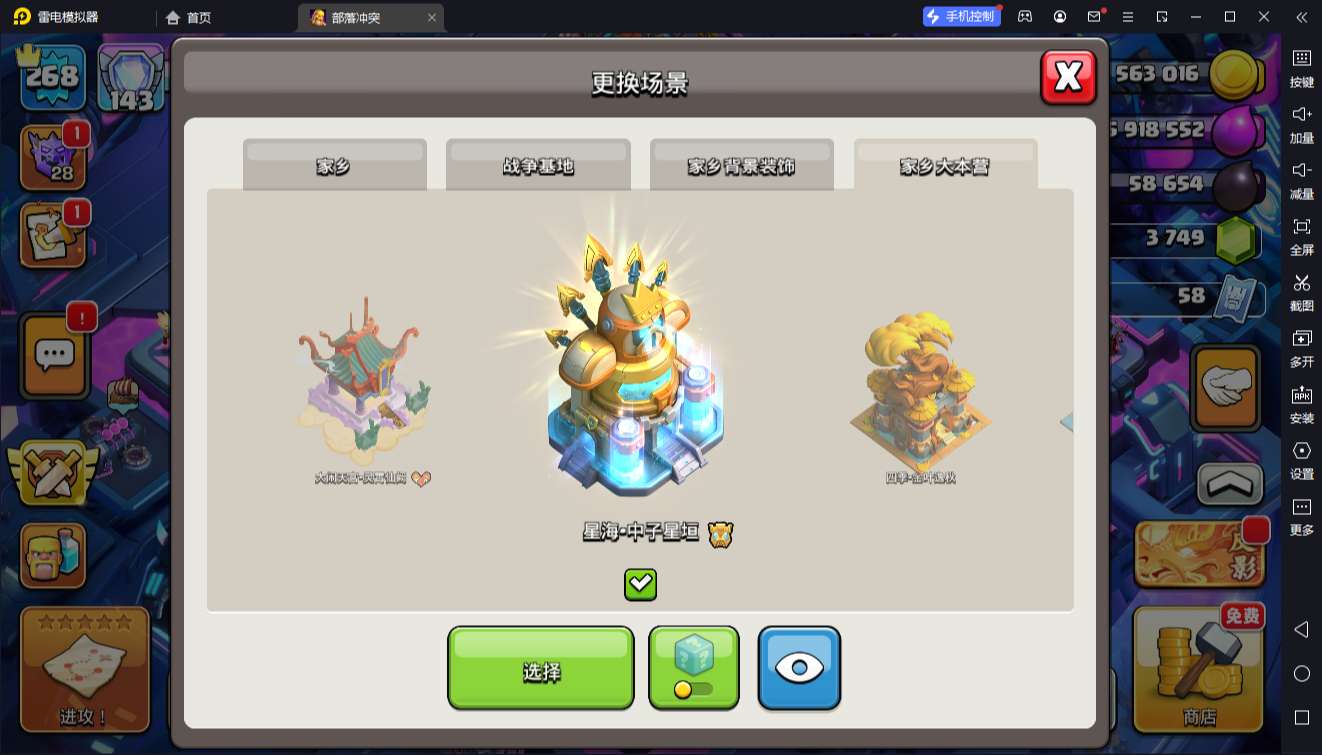The image size is (1322, 755).
Task: Open the 商店 shop
Action: point(1199,668)
